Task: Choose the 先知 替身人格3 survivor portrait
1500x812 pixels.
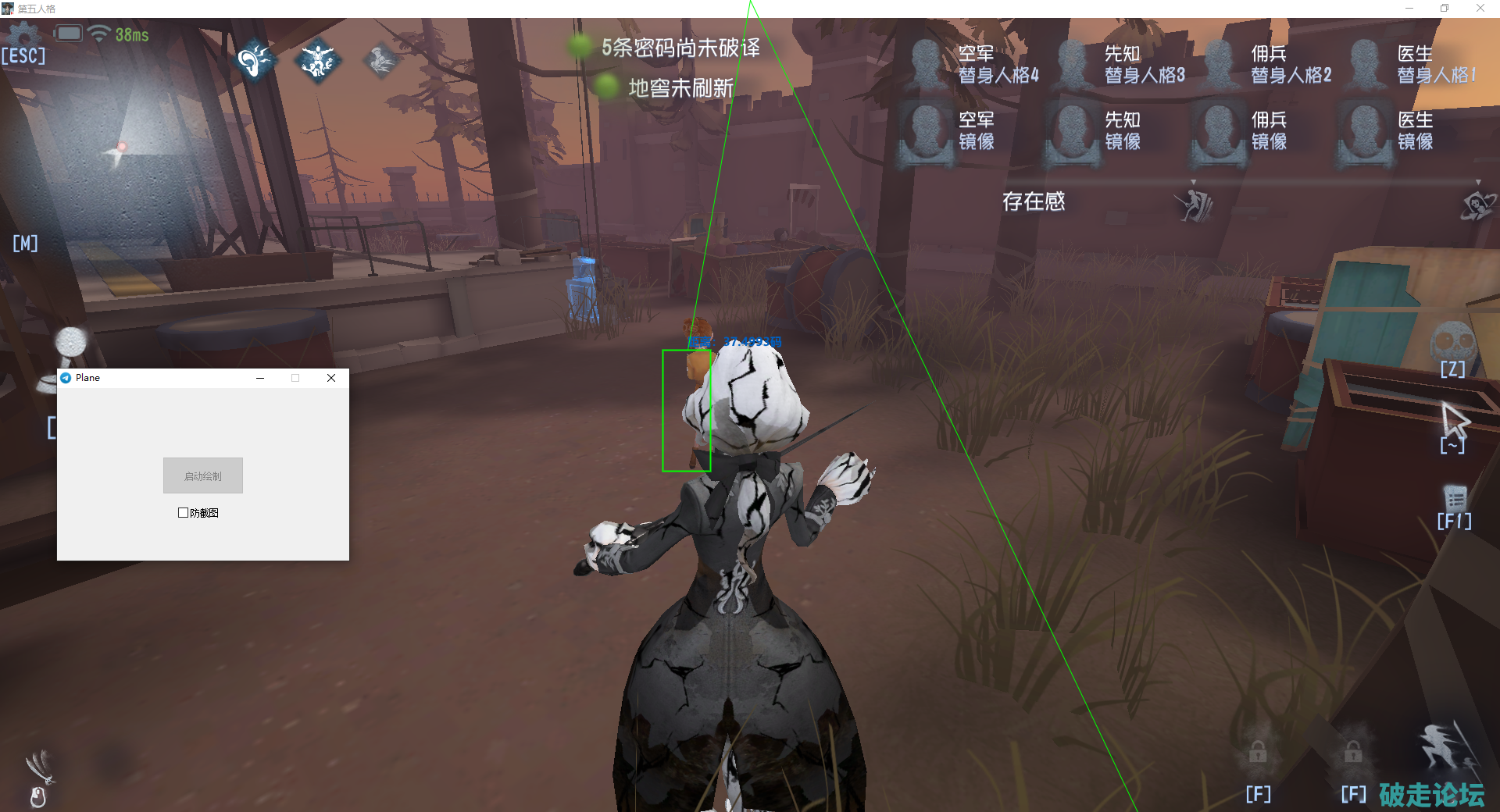Action: click(1073, 64)
